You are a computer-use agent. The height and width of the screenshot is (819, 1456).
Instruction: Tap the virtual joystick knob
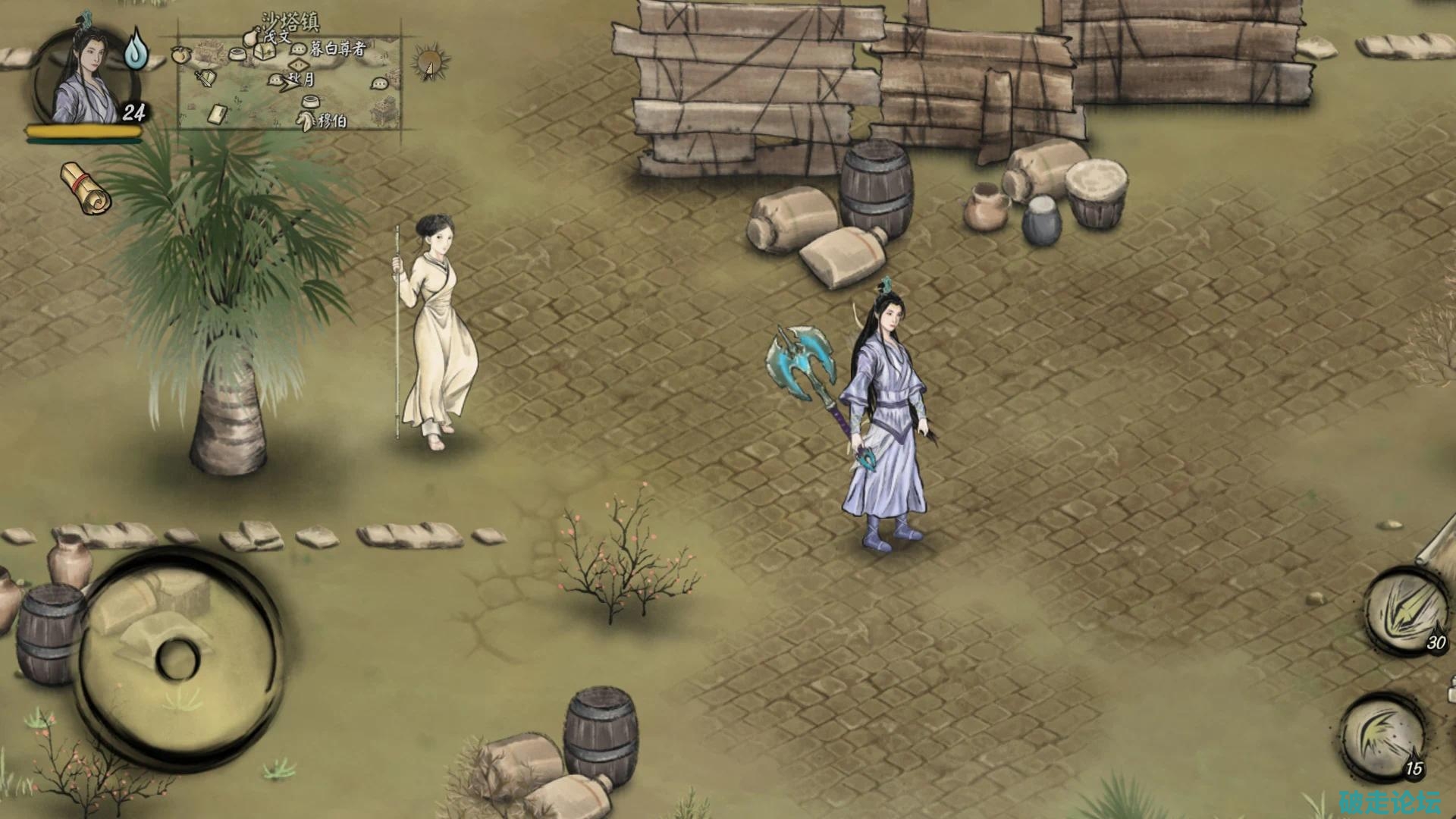click(x=178, y=657)
